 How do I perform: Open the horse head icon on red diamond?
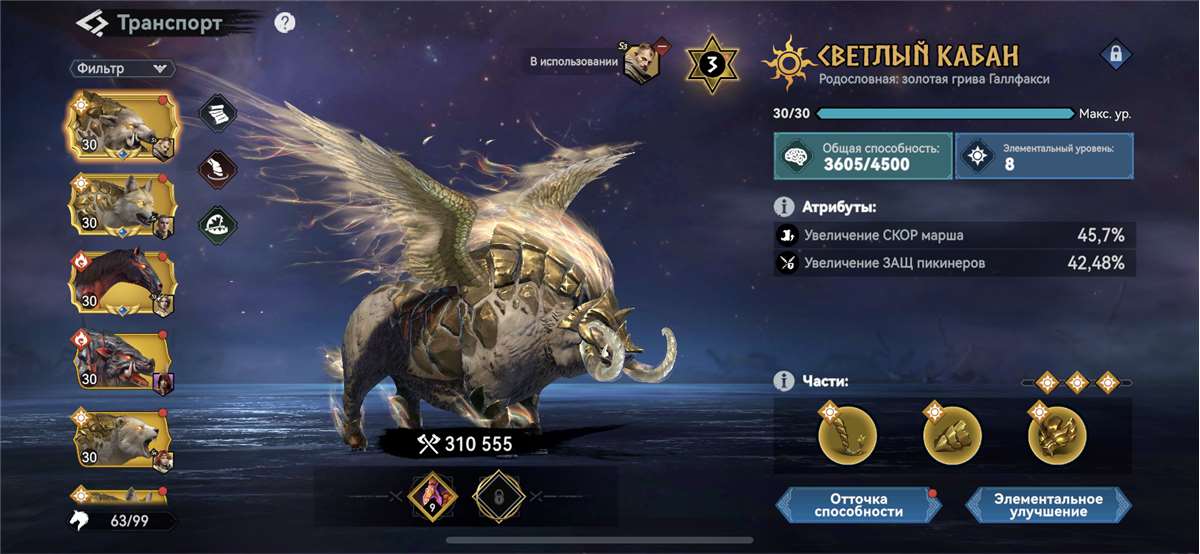point(217,167)
